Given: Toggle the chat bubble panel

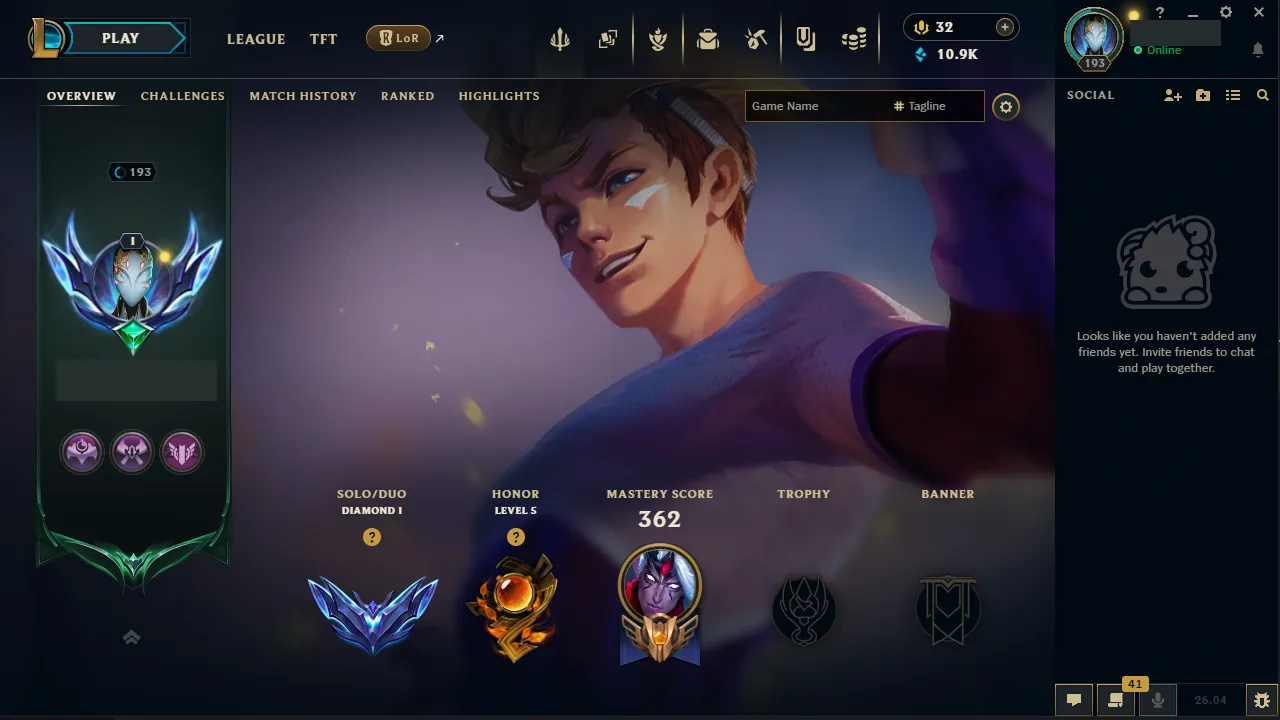Looking at the screenshot, I should coord(1074,700).
